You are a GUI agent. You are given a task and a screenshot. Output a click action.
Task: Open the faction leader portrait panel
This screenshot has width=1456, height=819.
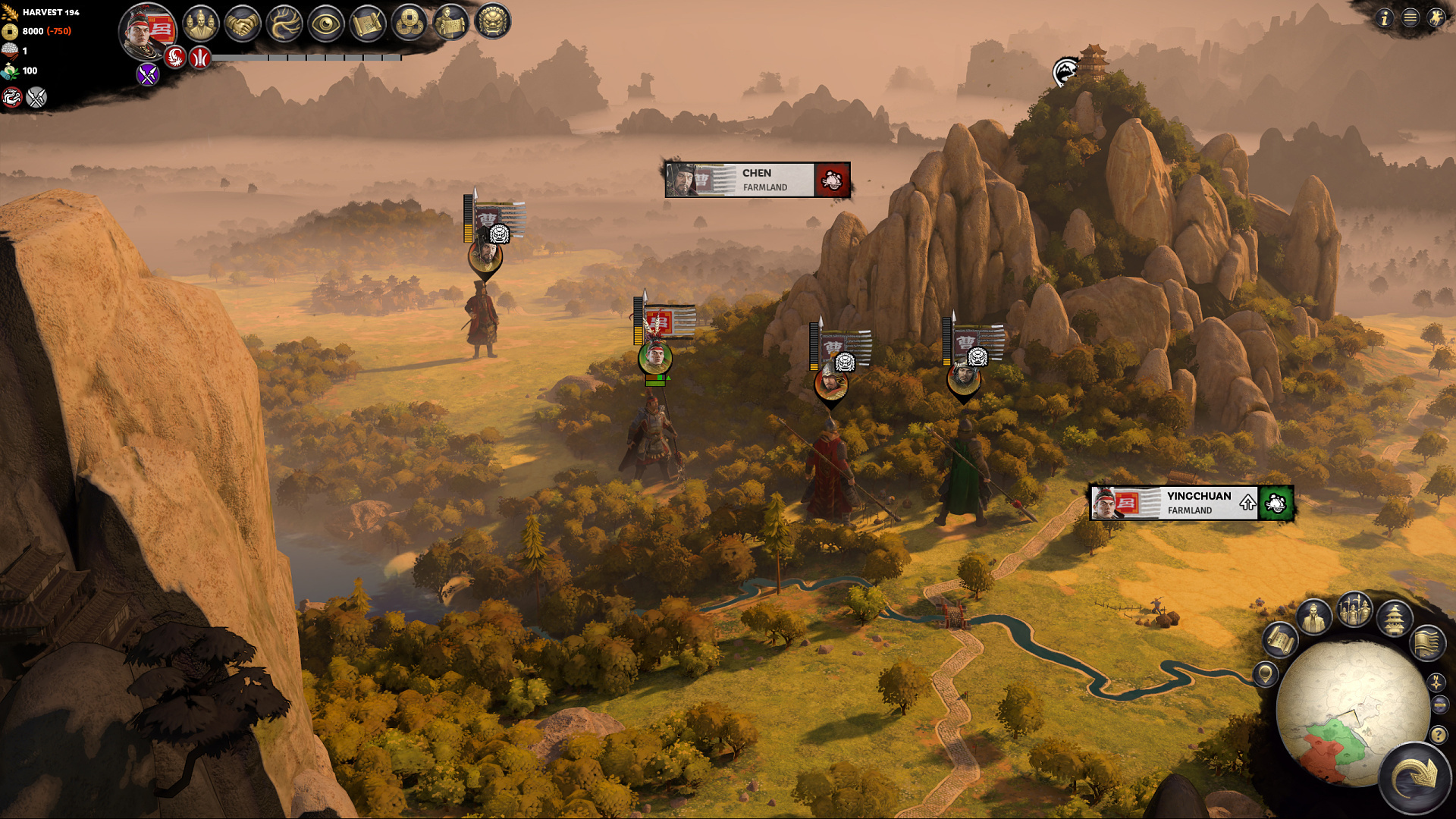pyautogui.click(x=148, y=32)
